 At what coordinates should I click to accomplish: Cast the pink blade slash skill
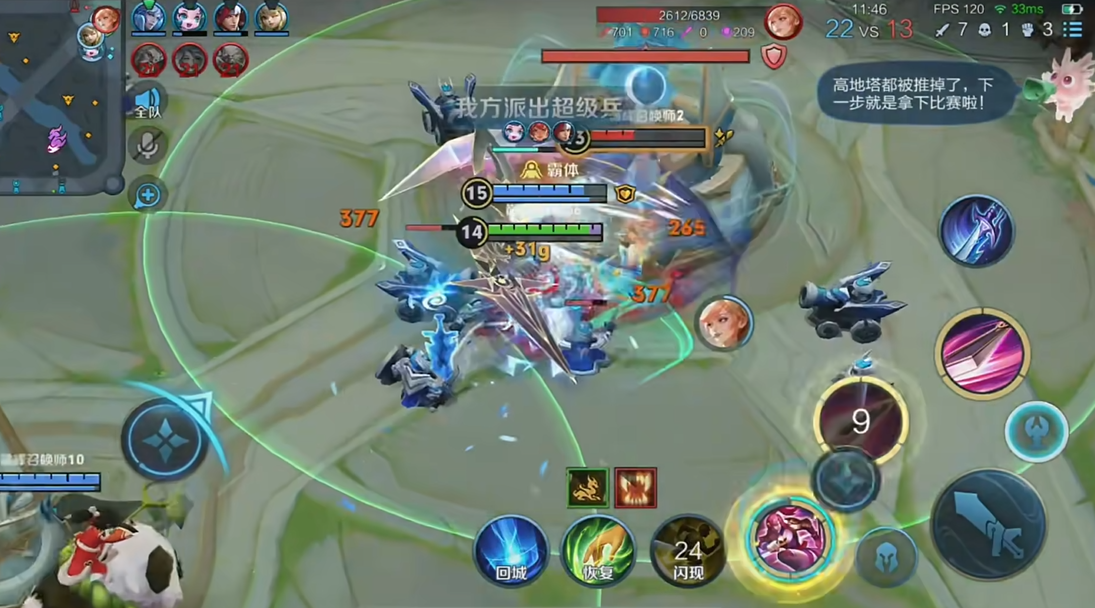pos(982,353)
